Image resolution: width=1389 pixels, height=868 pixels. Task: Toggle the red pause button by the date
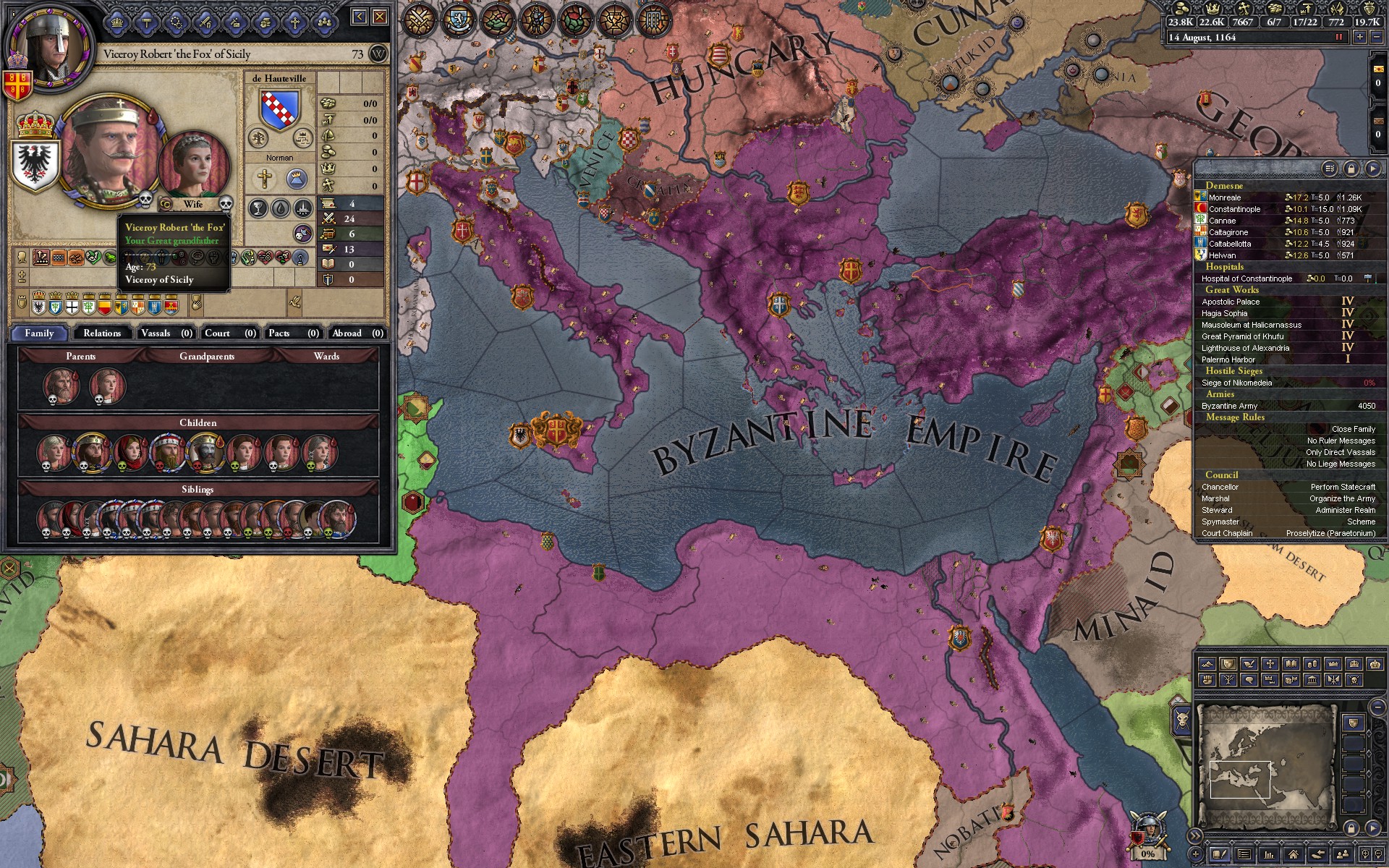click(x=1338, y=37)
